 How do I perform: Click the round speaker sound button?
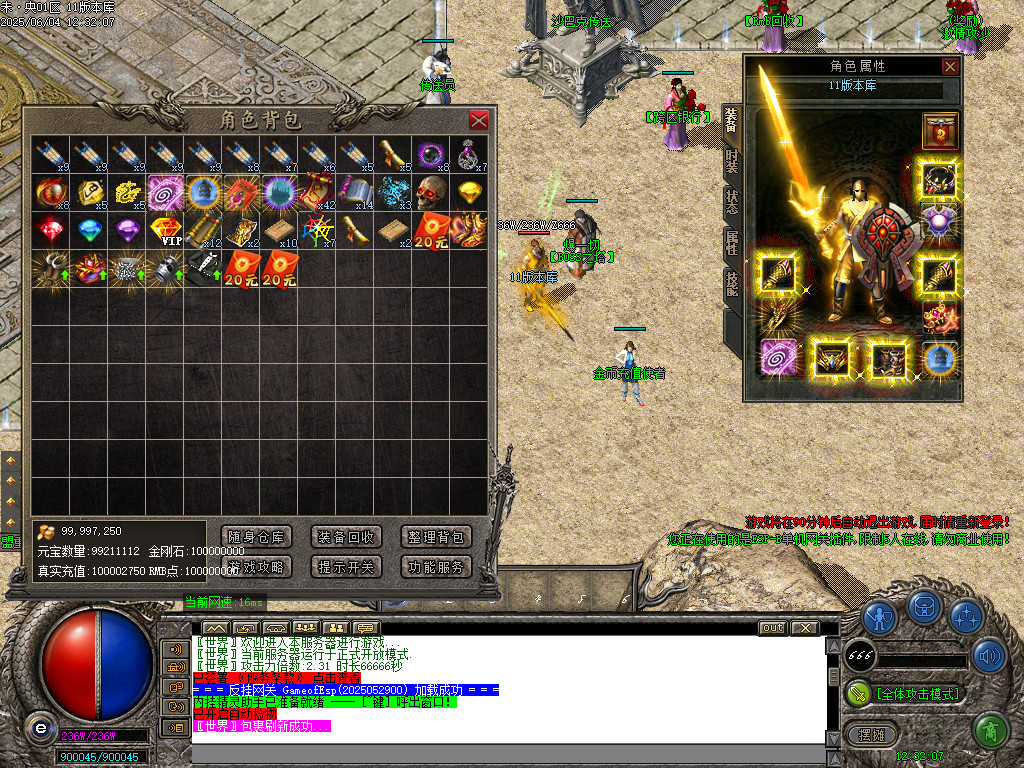(x=989, y=656)
